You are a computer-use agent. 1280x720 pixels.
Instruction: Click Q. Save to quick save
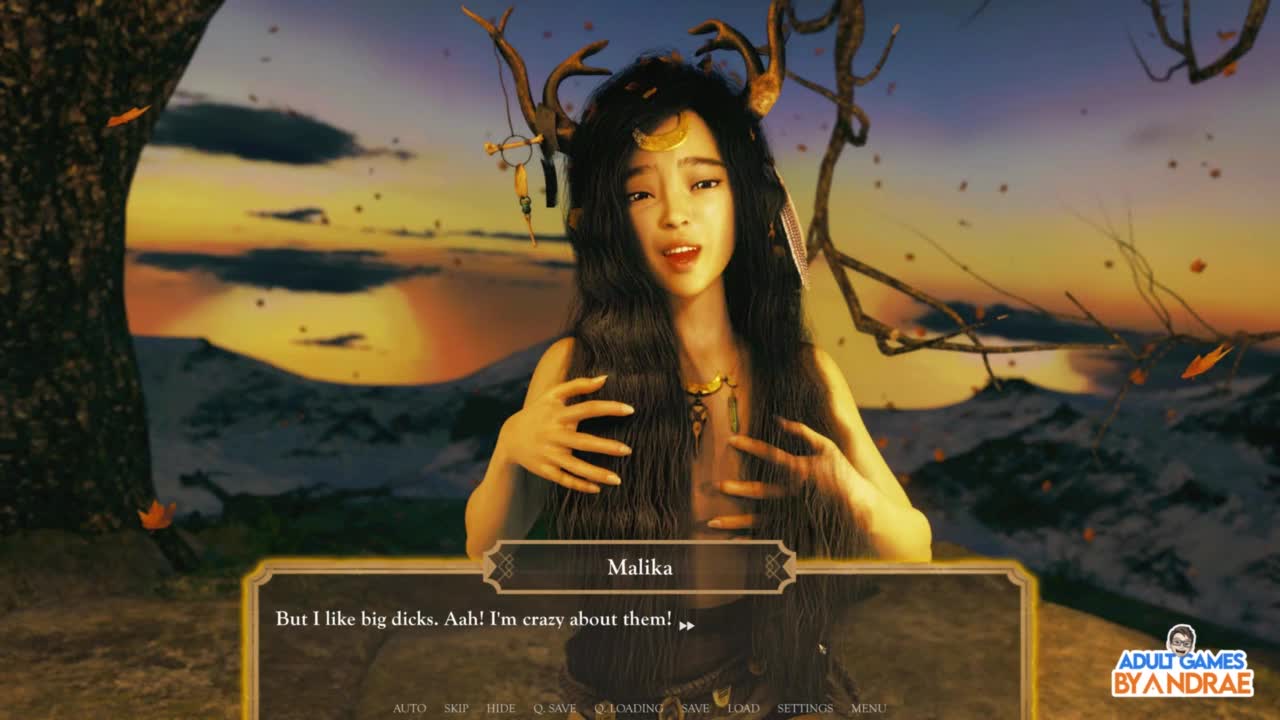tap(554, 708)
